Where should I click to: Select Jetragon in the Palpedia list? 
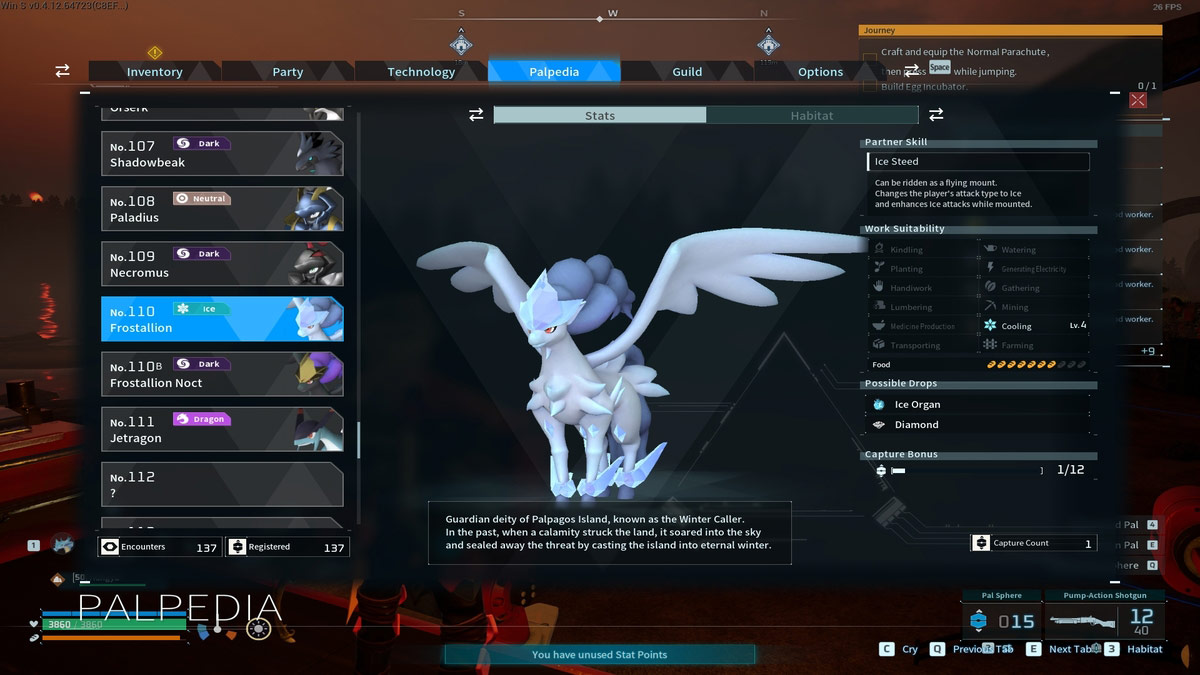pos(222,430)
